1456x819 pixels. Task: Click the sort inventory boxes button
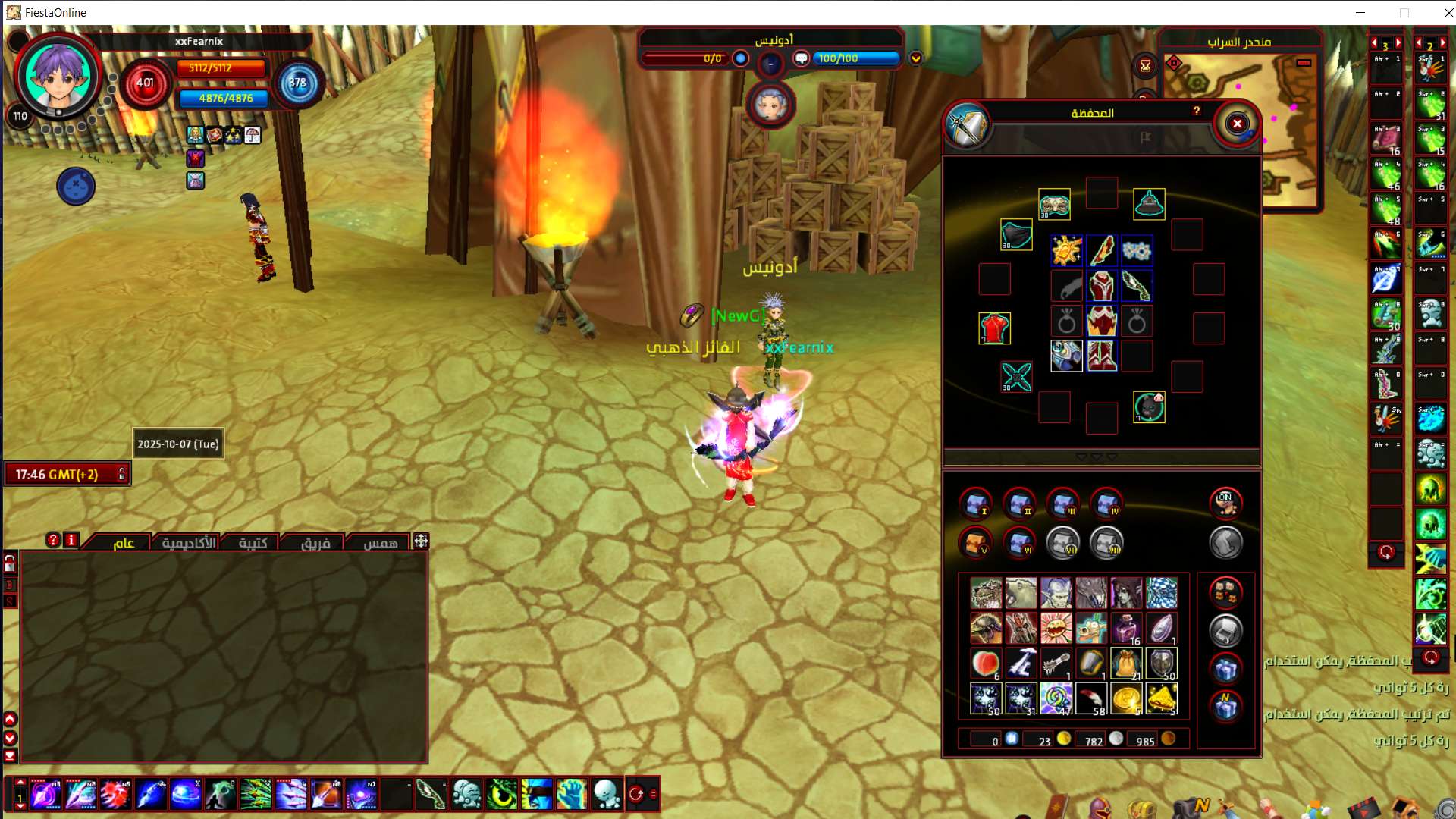click(x=1225, y=592)
